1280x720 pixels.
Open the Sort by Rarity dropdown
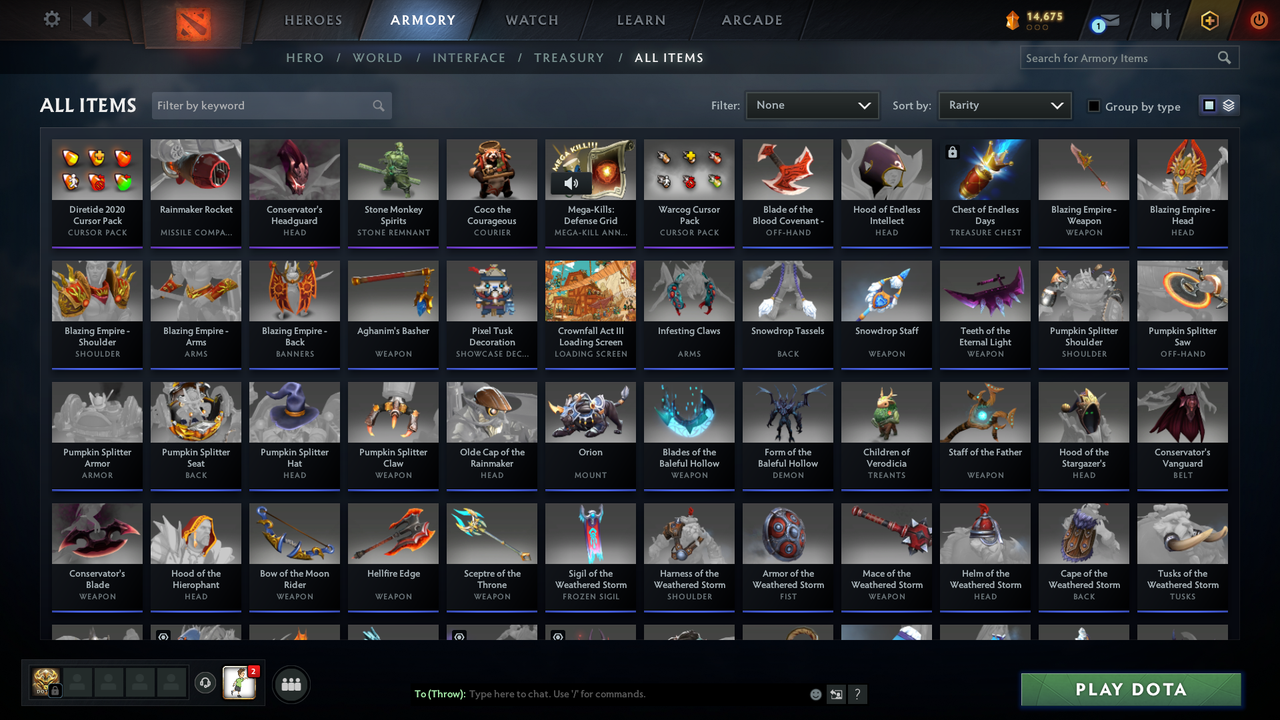tap(1004, 105)
